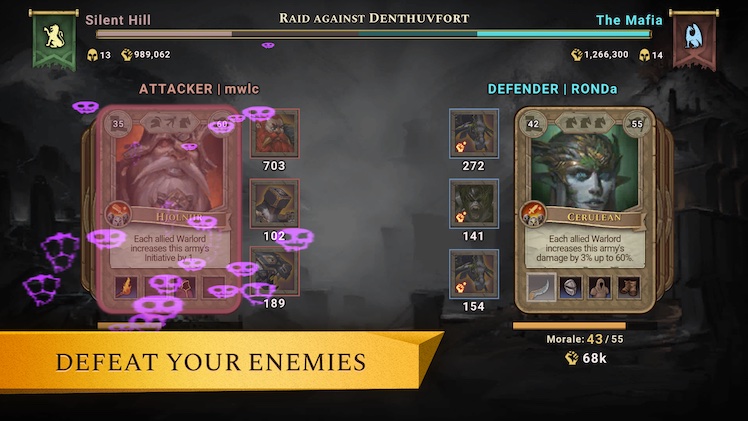
Task: Select the defender troop with 154 units
Action: pyautogui.click(x=474, y=273)
